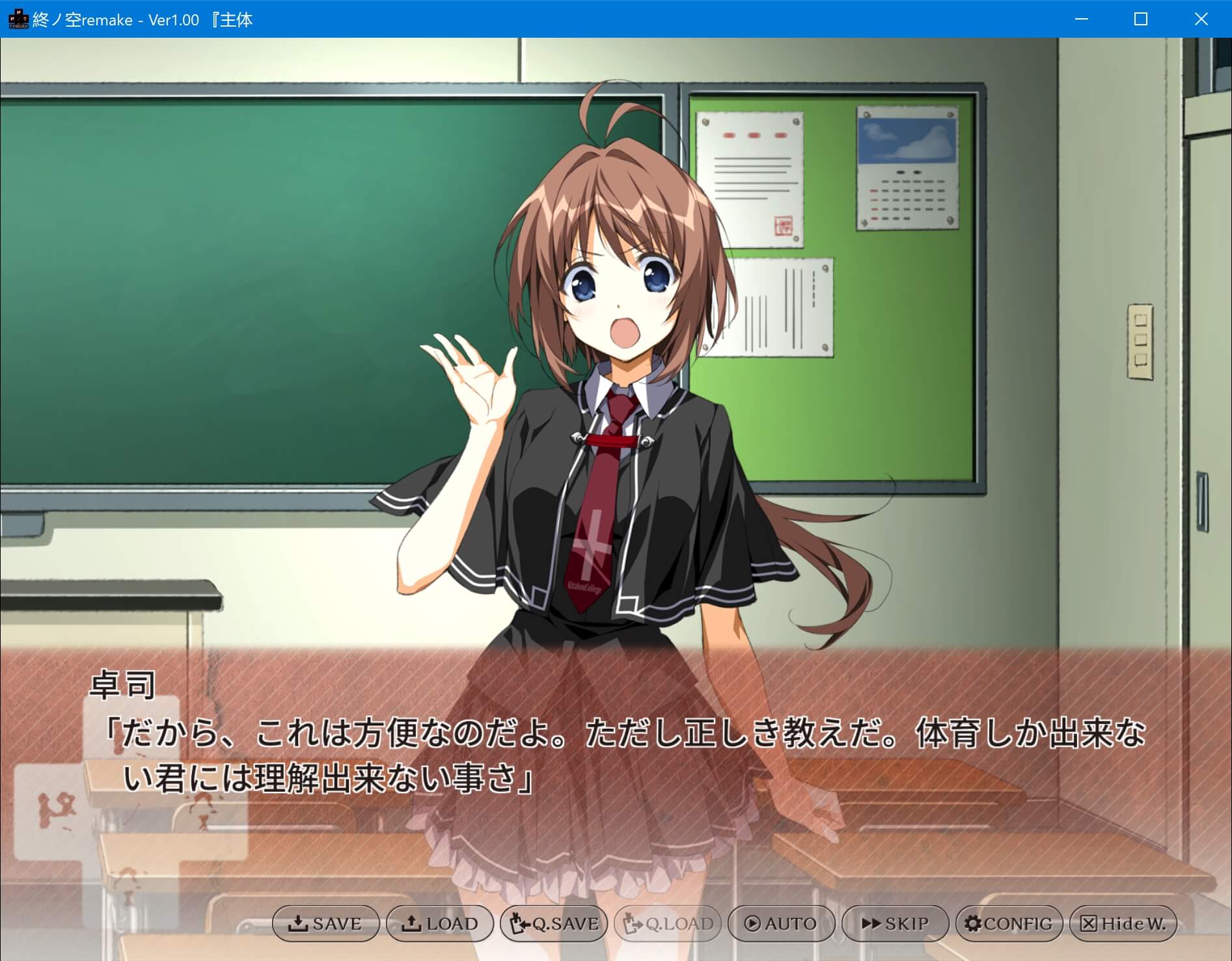1232x961 pixels.
Task: Click the fast-forward icon on SKIP
Action: pyautogui.click(x=870, y=923)
